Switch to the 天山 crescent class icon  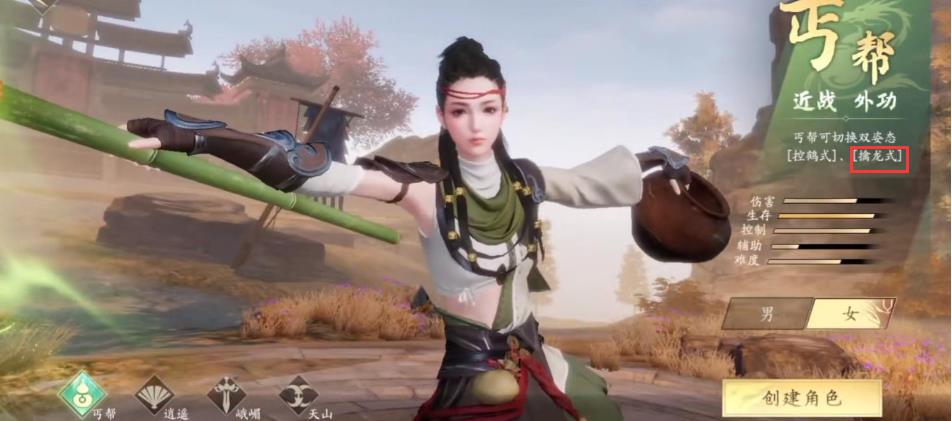click(x=297, y=394)
